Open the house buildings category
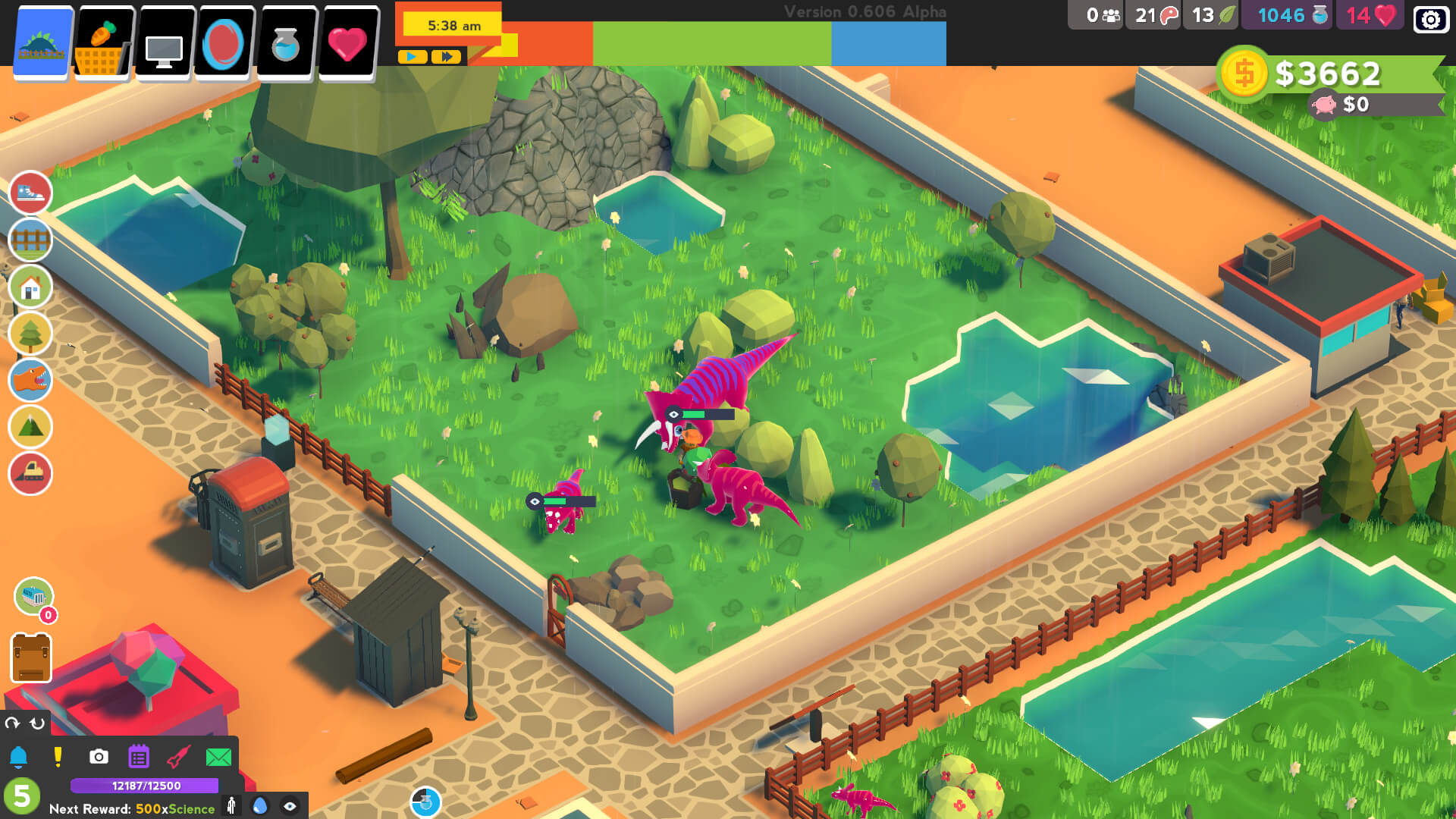The image size is (1456, 819). pos(30,287)
